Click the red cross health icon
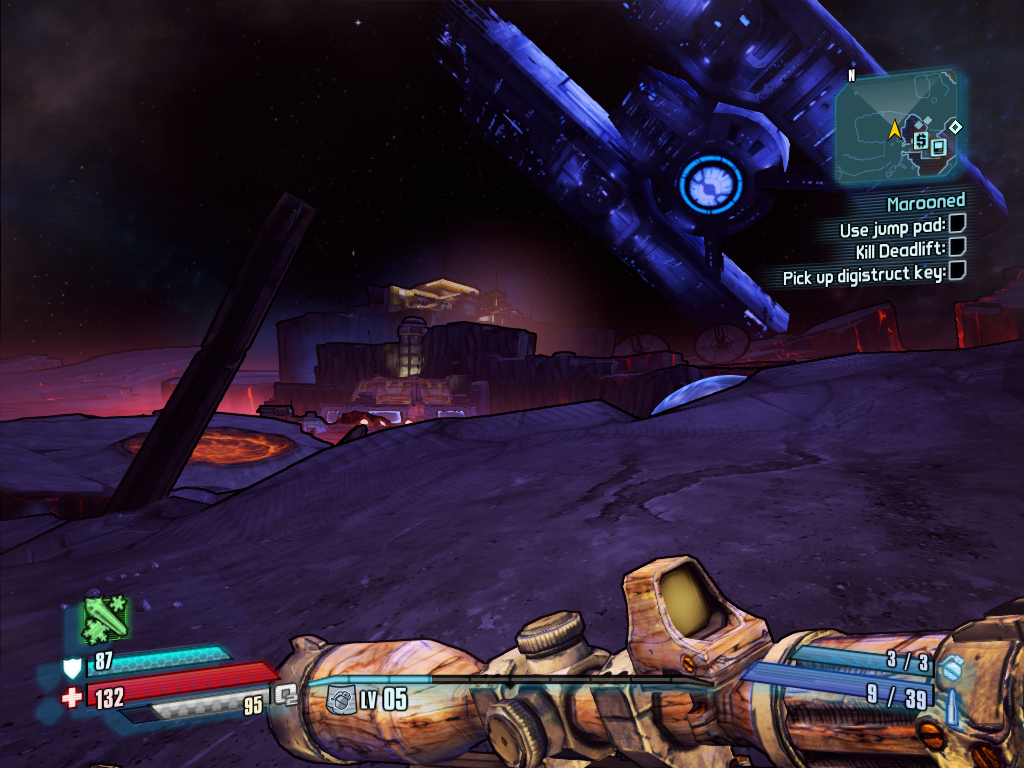1024x768 pixels. click(72, 697)
